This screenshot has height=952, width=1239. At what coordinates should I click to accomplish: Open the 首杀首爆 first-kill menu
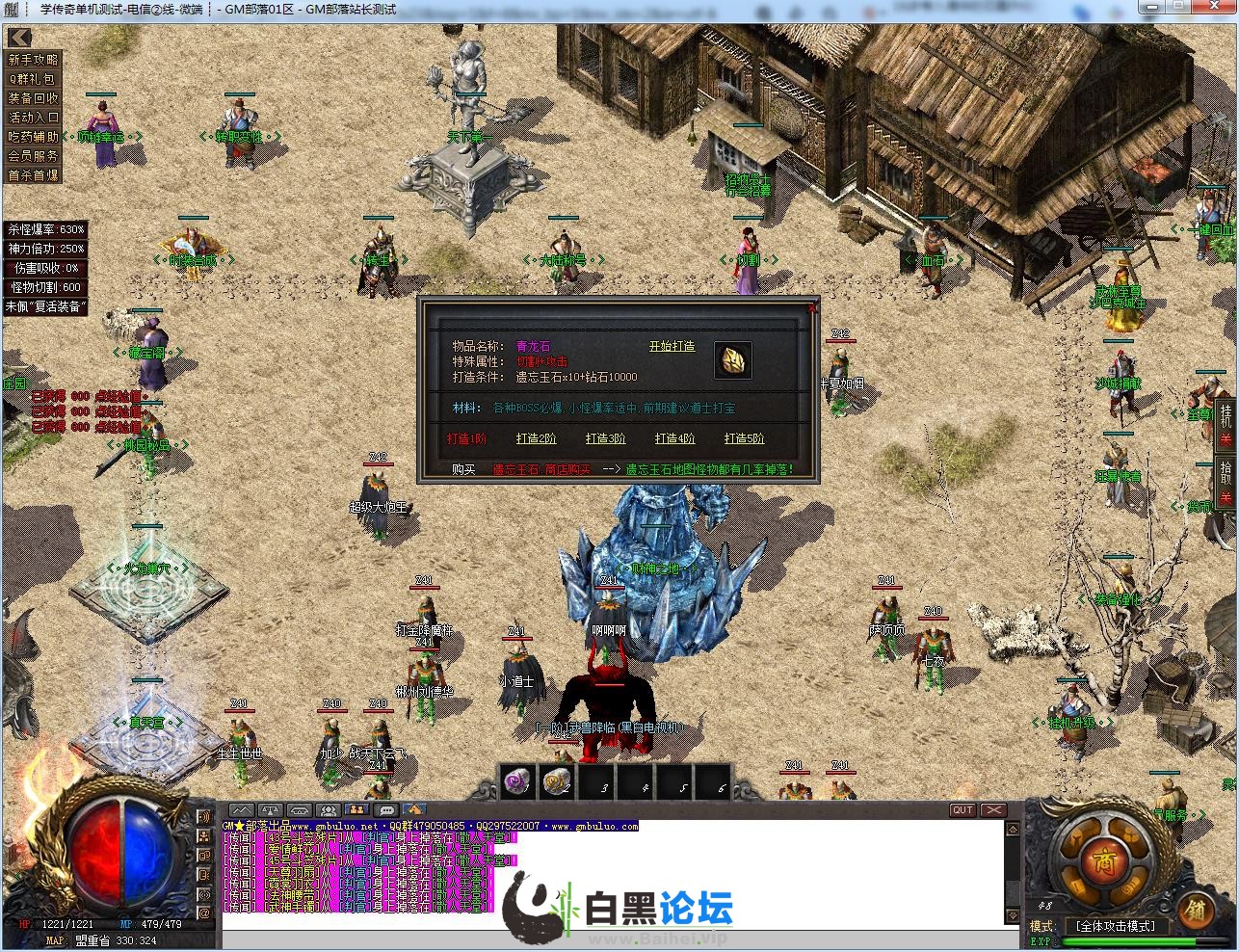(x=34, y=175)
